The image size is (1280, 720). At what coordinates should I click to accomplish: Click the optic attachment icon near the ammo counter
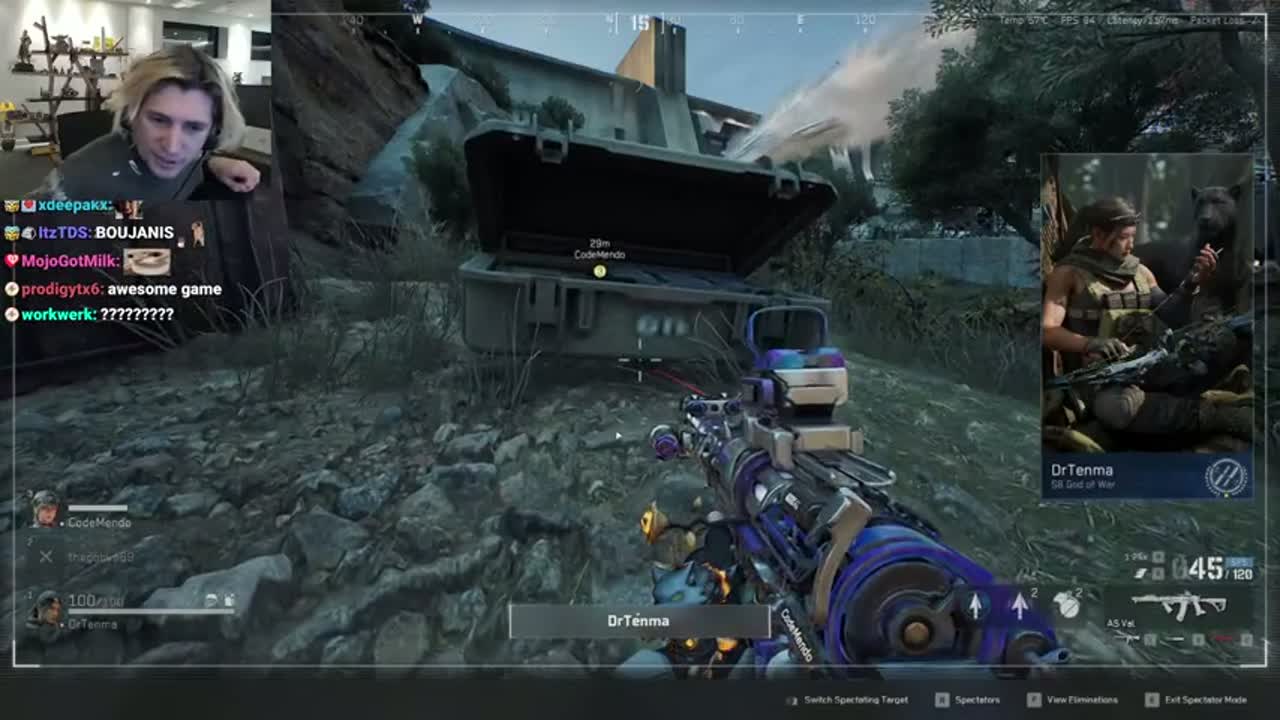click(x=1160, y=558)
